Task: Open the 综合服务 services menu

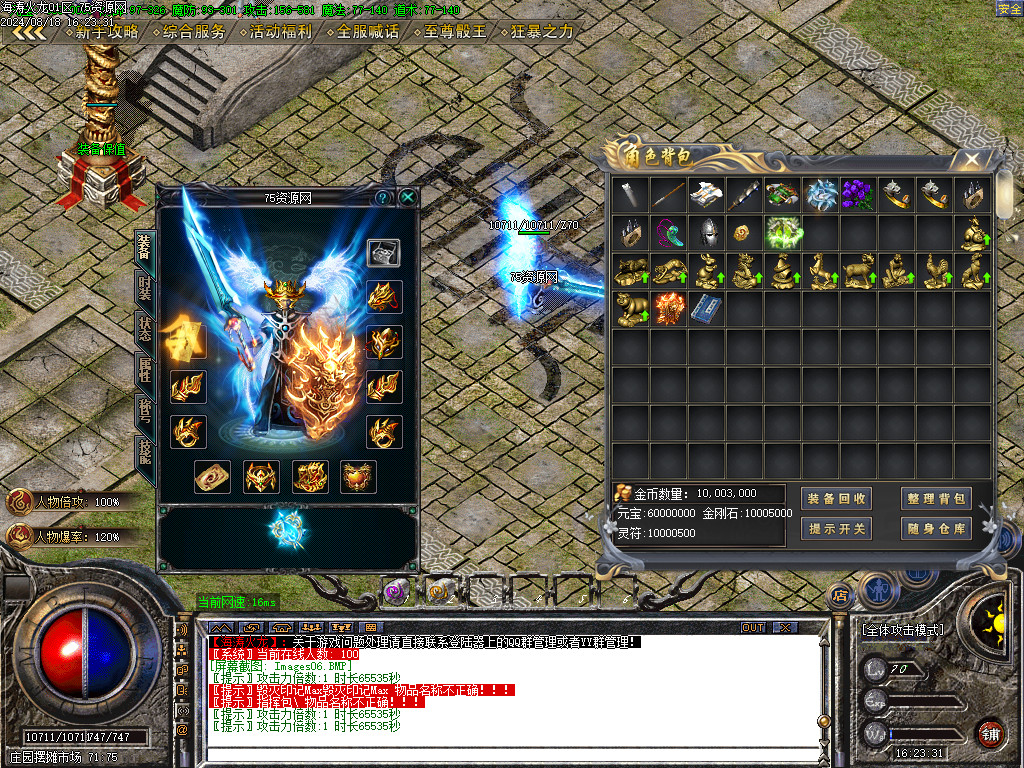Action: click(x=193, y=31)
